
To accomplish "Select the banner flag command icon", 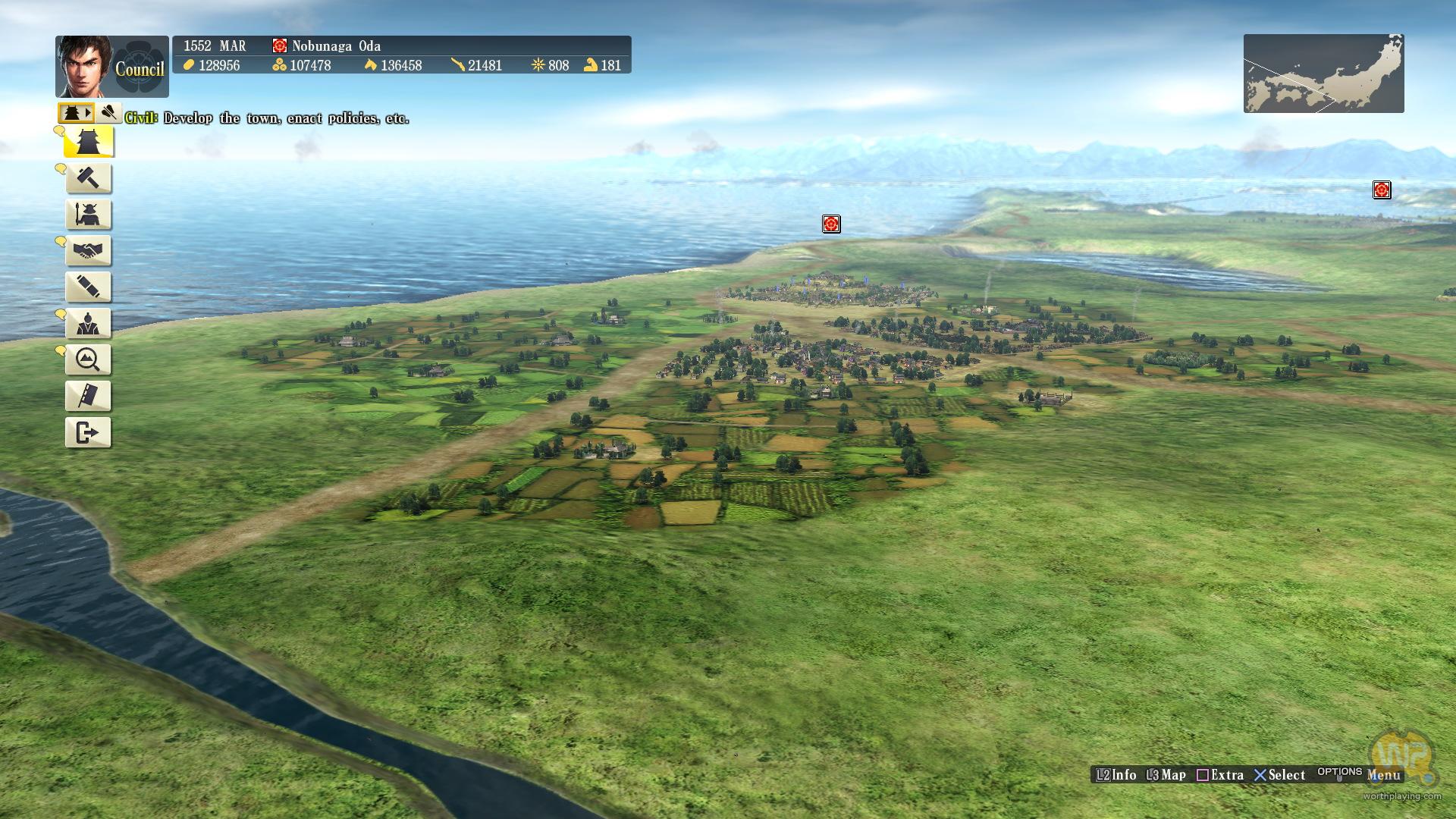I will (x=89, y=397).
